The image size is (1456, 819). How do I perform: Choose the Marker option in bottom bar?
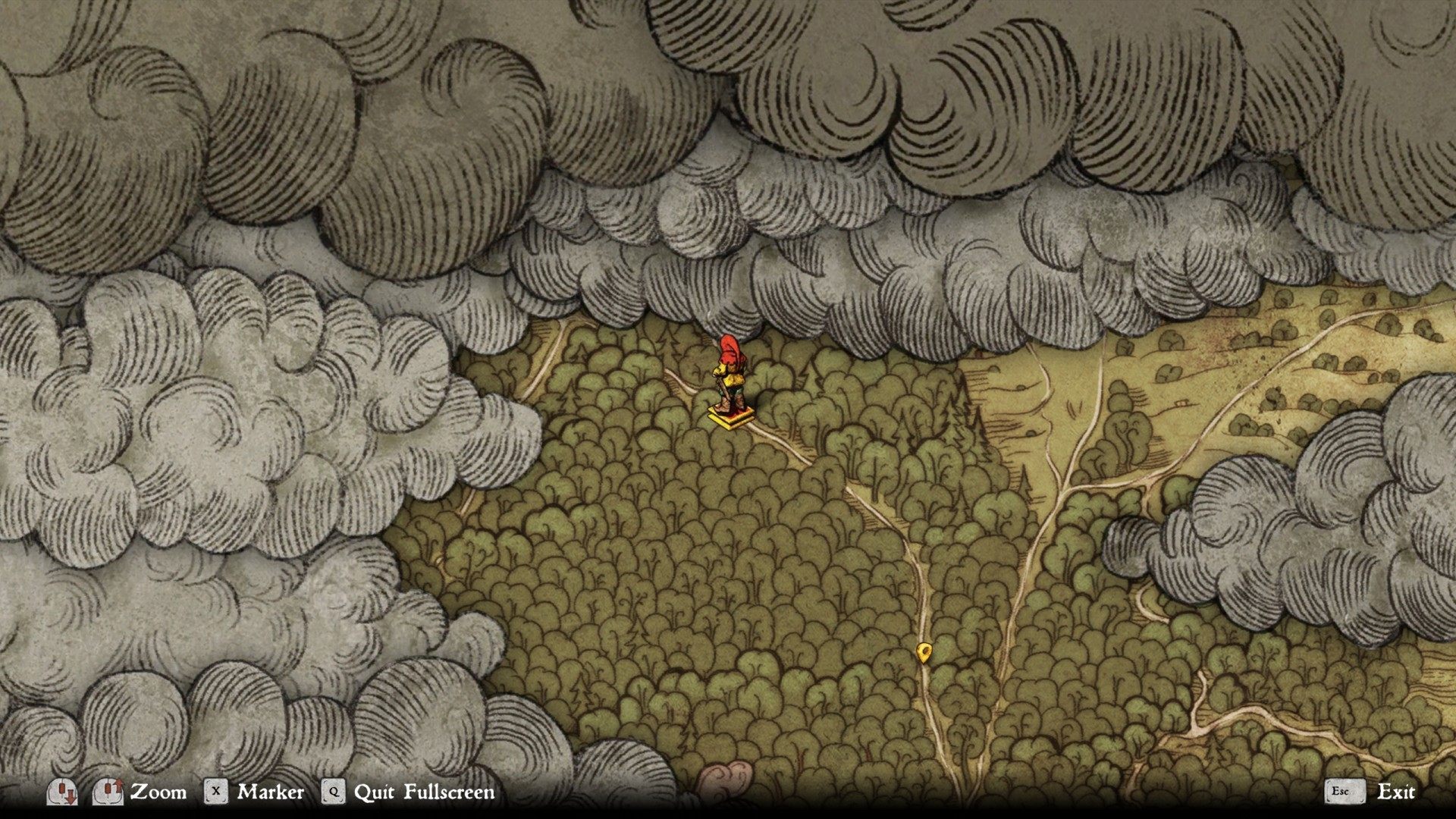click(270, 792)
